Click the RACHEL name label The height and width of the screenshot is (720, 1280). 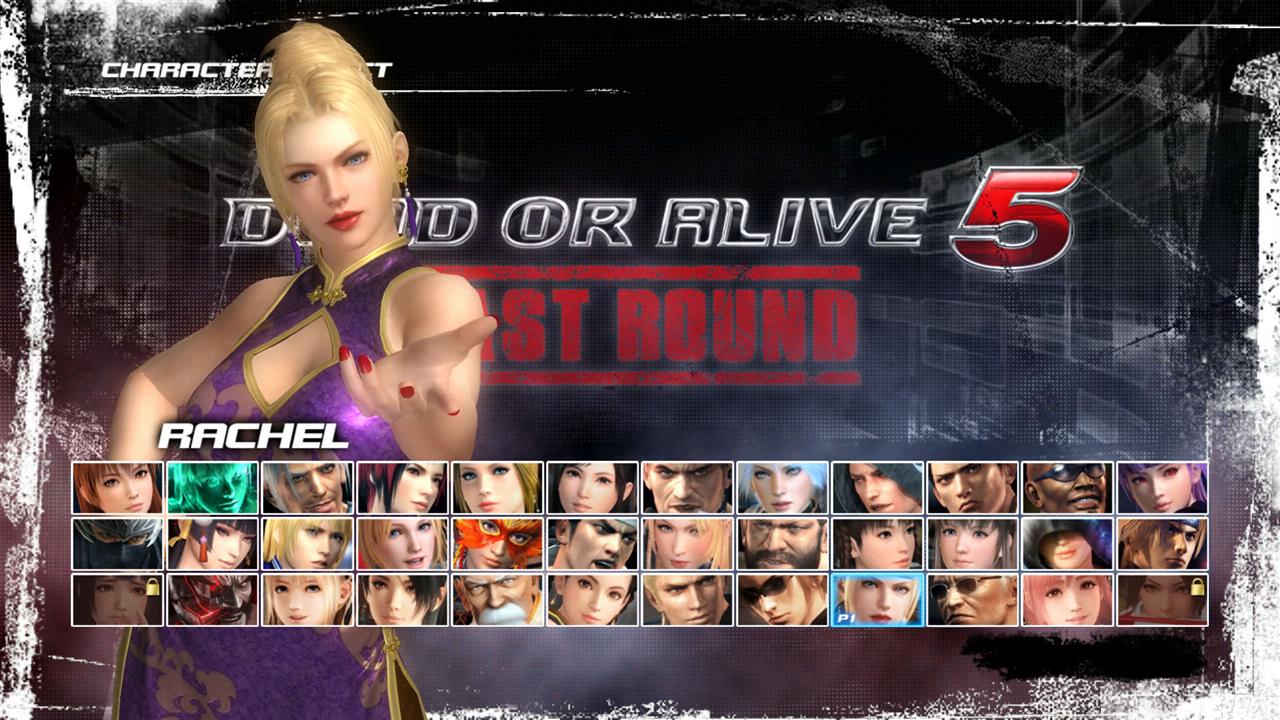point(250,435)
